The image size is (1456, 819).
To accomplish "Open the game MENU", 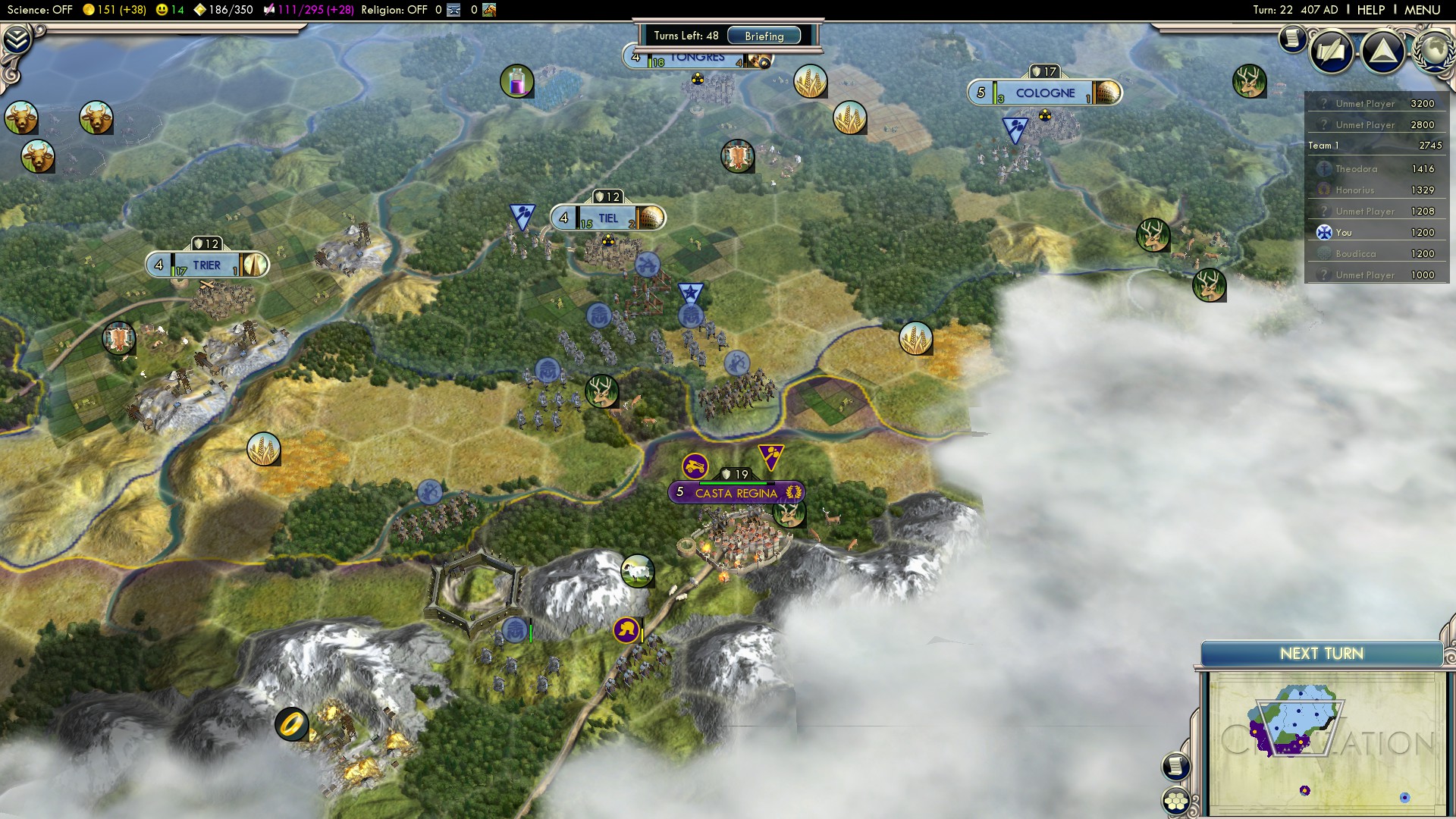I will pos(1422,10).
